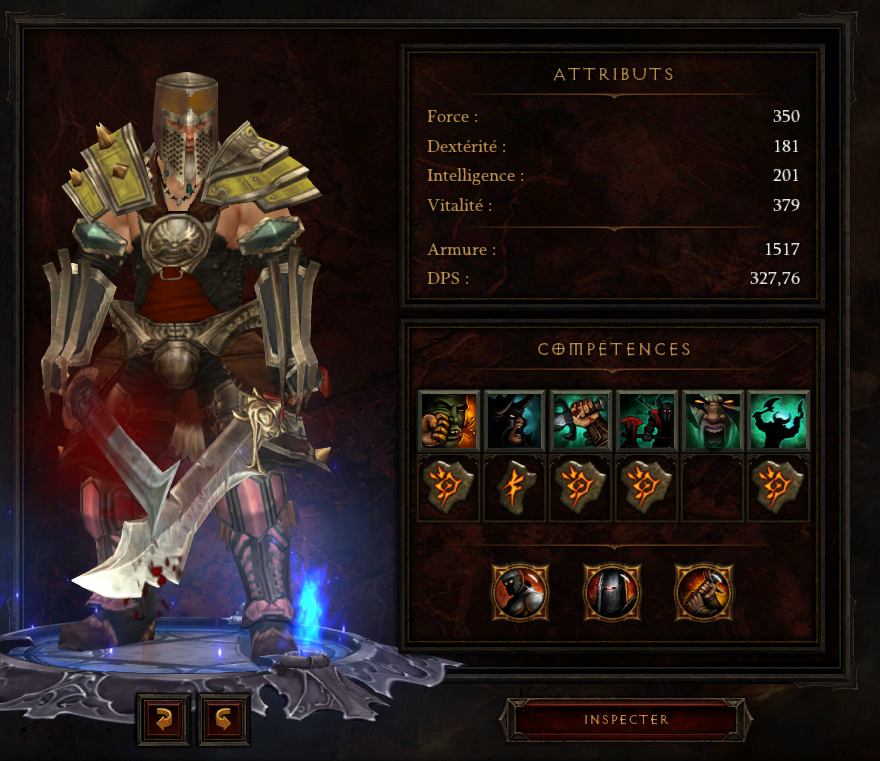
Task: Pick the dark figure with red axe skill
Action: [646, 420]
